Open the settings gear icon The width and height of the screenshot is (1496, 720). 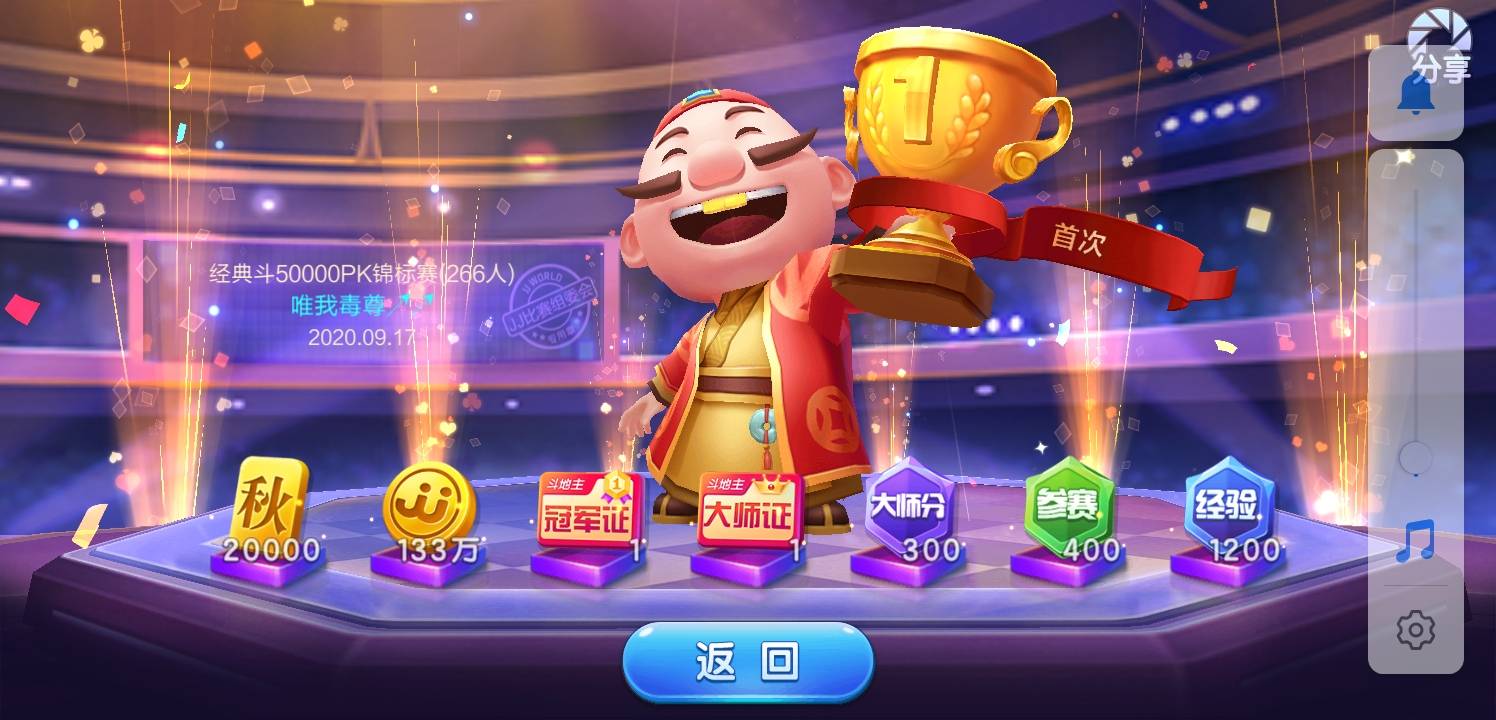(1414, 629)
